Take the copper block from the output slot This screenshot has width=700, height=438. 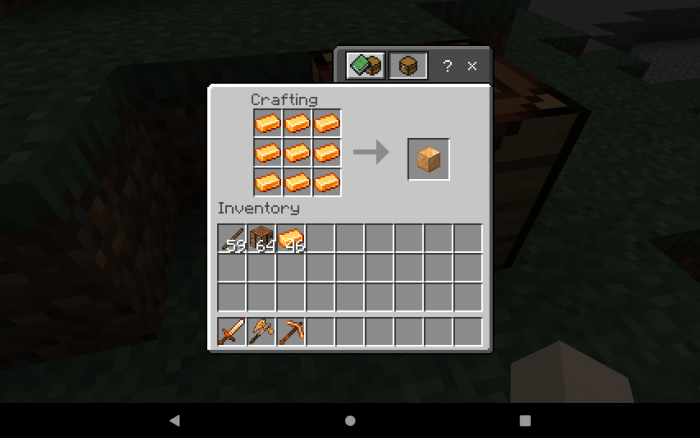(x=428, y=160)
